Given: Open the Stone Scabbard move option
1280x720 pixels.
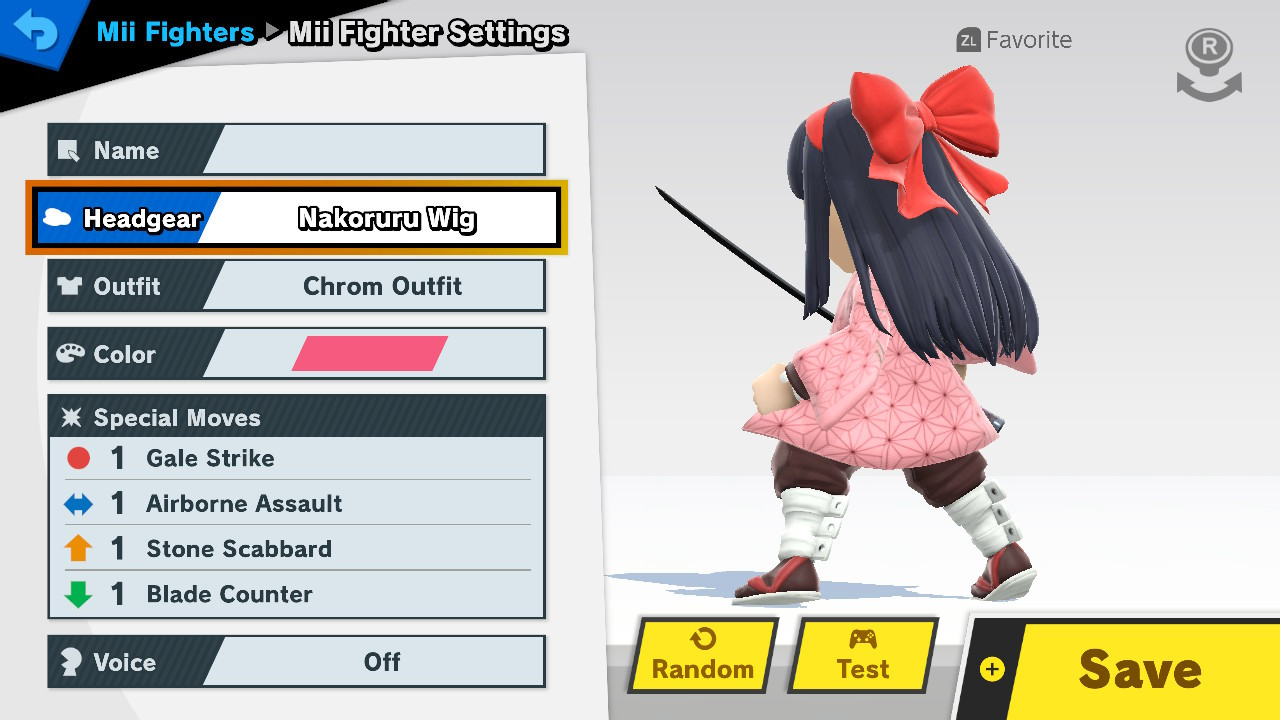Looking at the screenshot, I should pyautogui.click(x=239, y=548).
